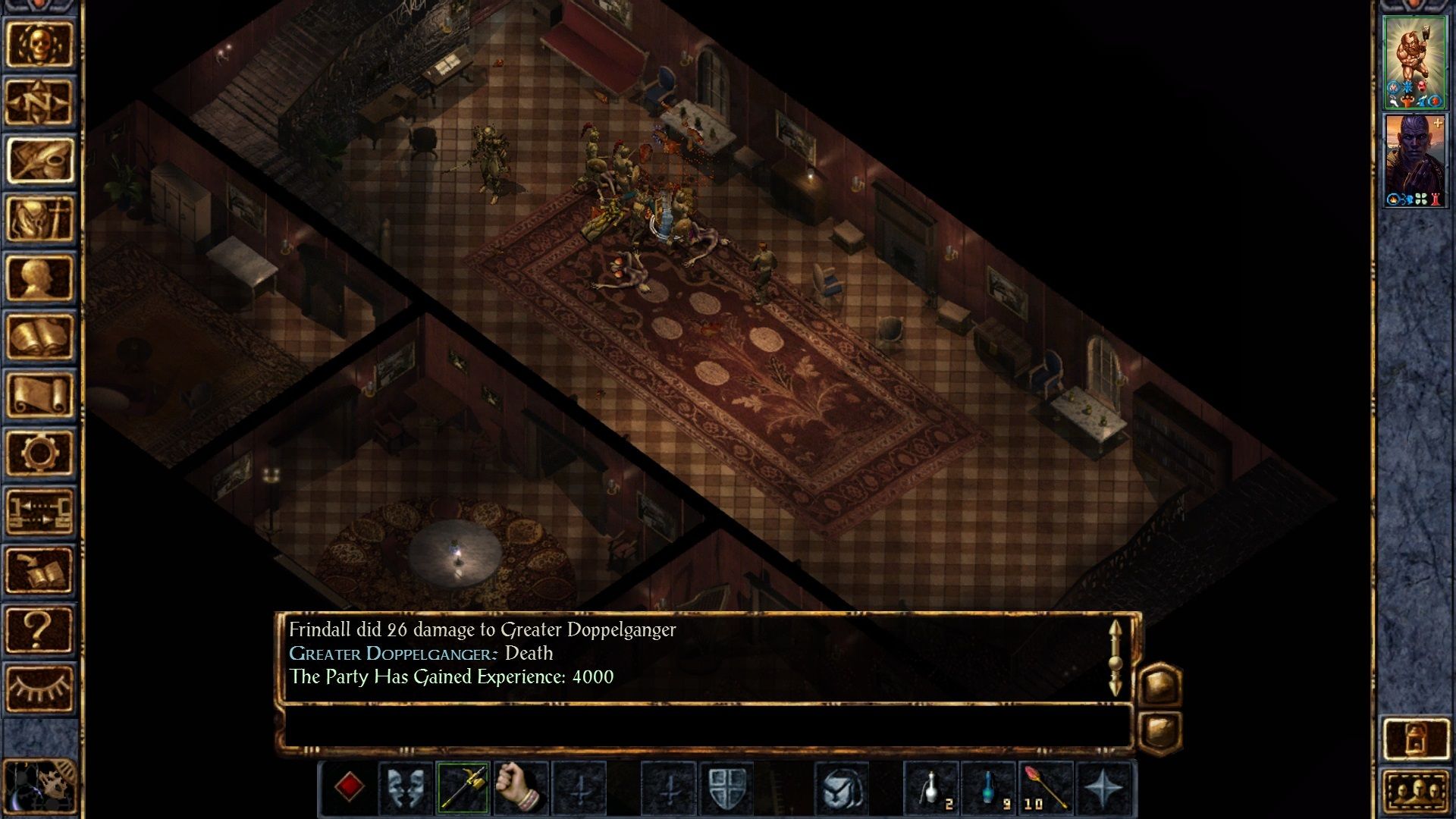The image size is (1456, 819).
Task: Open the area map compass button
Action: [39, 102]
